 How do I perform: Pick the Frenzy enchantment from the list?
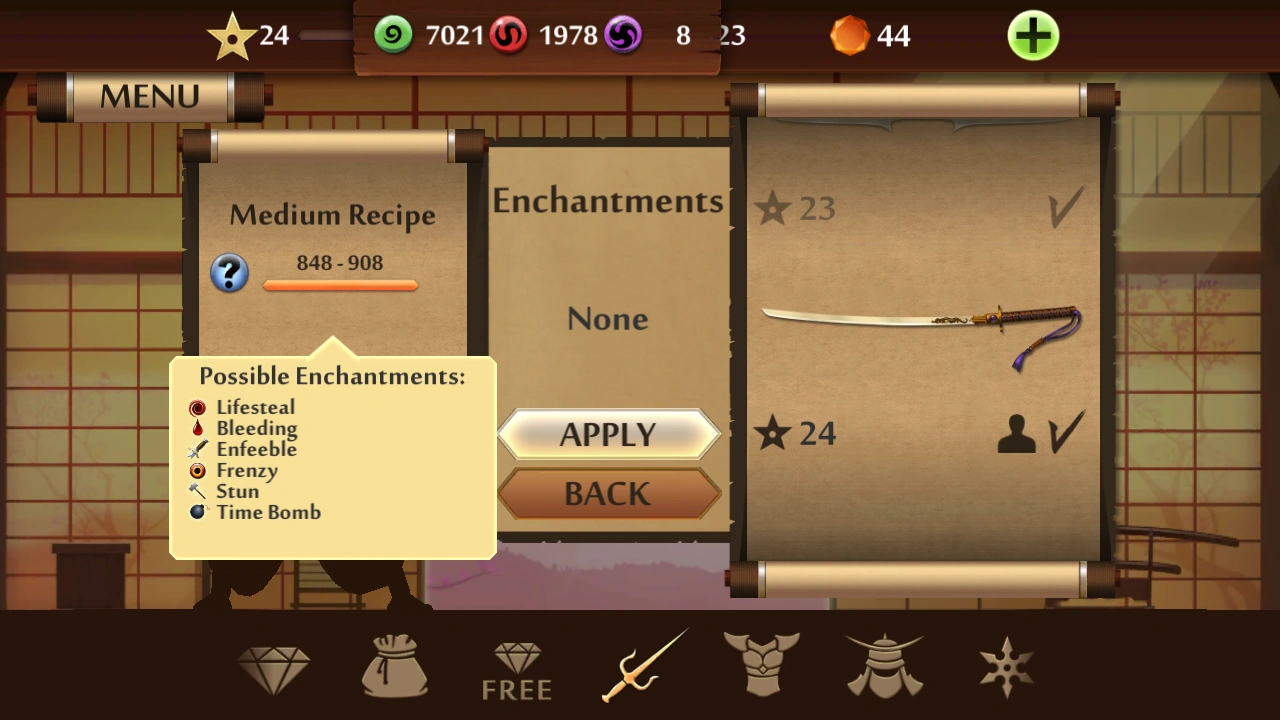[246, 470]
